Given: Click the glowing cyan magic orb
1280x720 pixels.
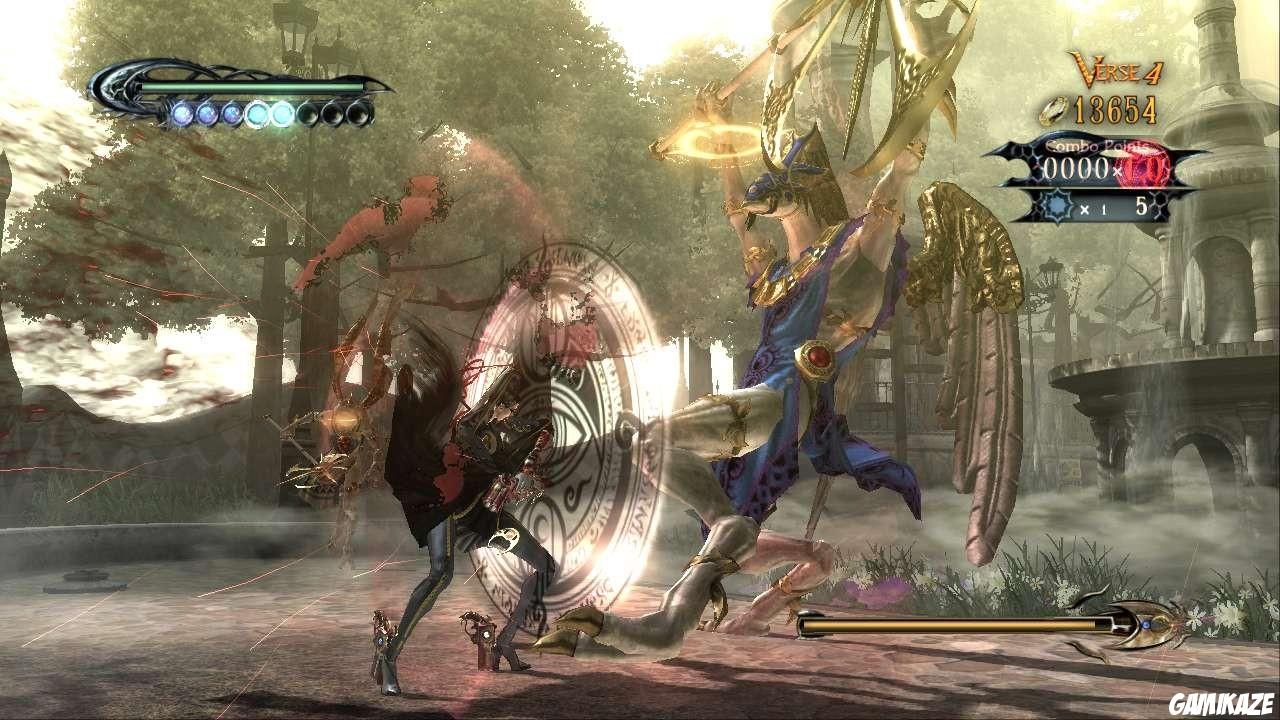Looking at the screenshot, I should tap(258, 114).
